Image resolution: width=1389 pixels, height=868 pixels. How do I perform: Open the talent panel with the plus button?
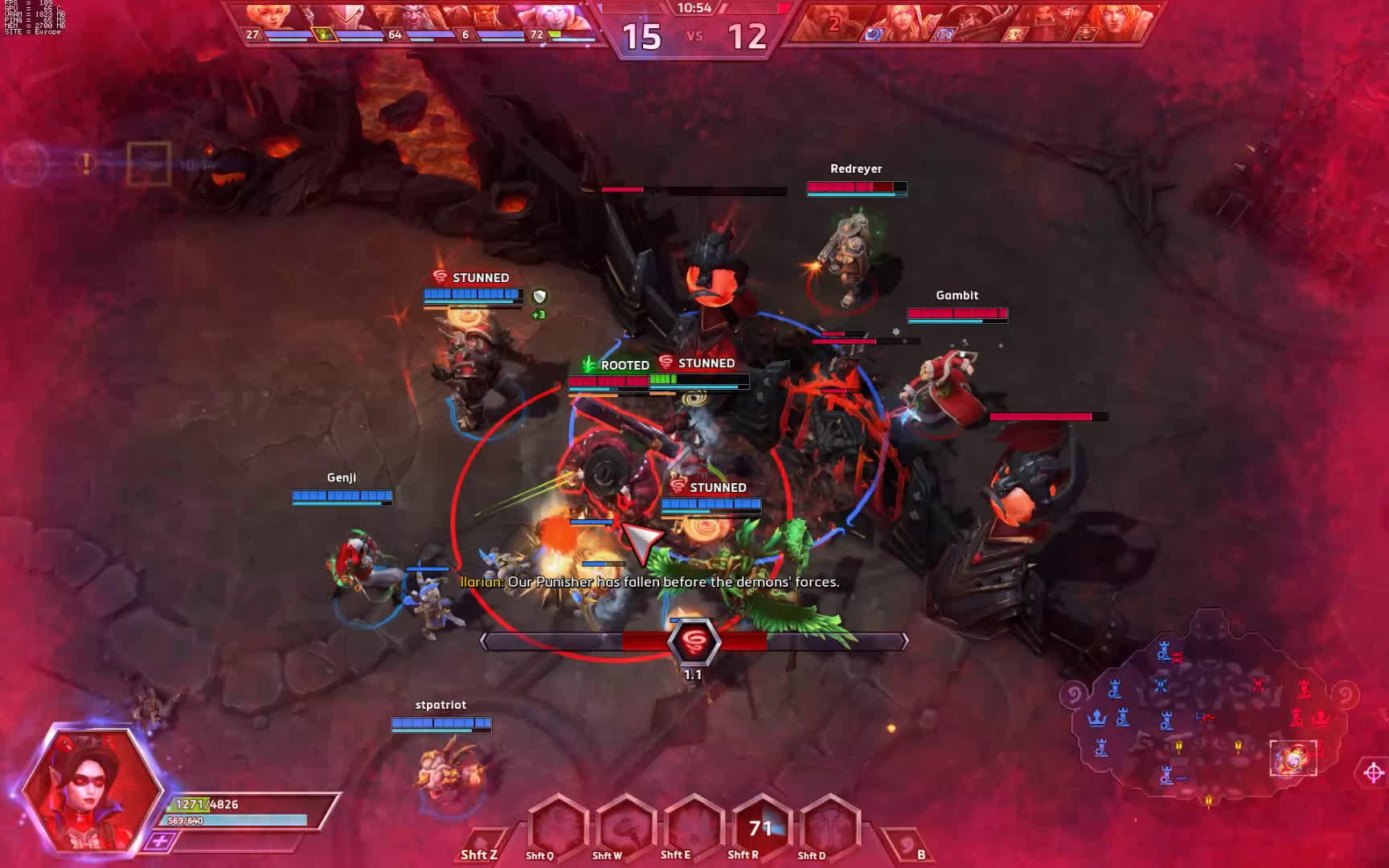[x=160, y=841]
